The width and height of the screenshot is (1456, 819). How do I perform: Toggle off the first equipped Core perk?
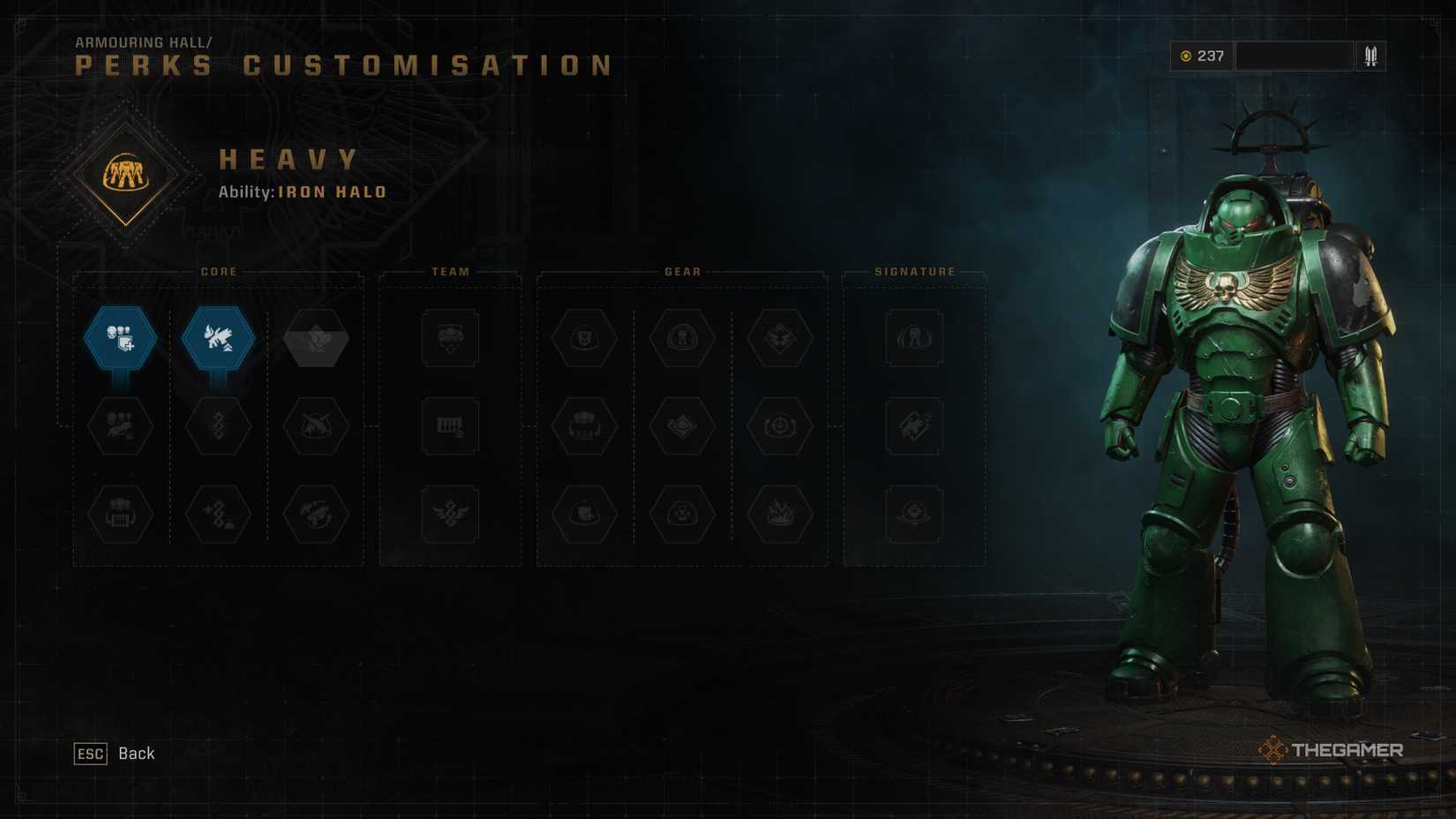coord(120,338)
